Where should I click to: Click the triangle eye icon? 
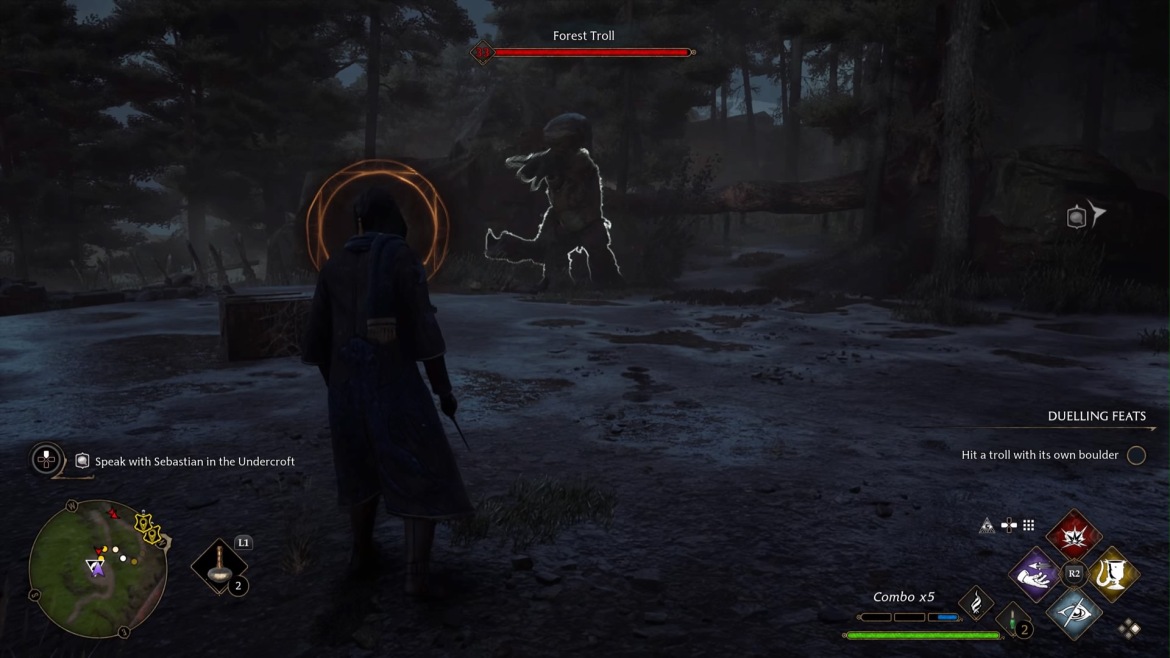coord(987,525)
